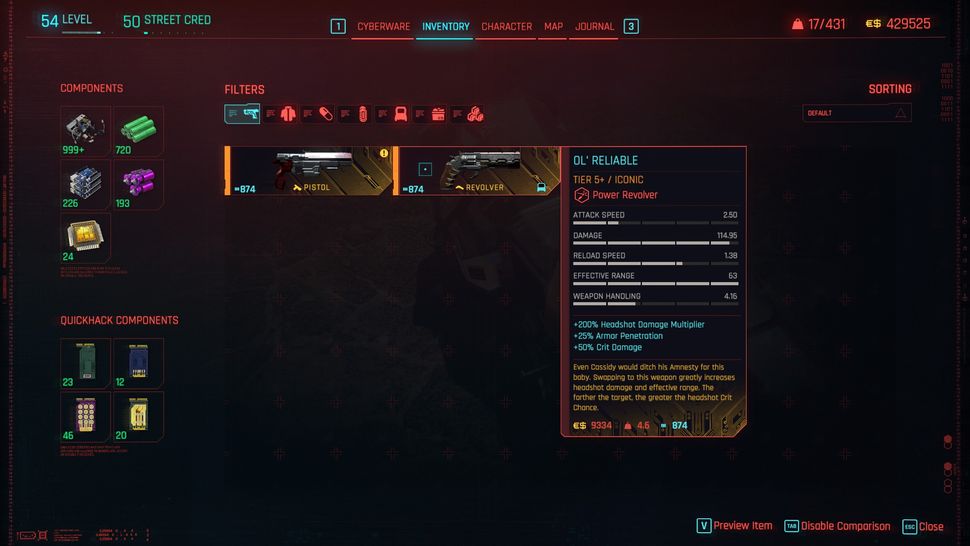Select the Pistol weapon card

pyautogui.click(x=310, y=170)
